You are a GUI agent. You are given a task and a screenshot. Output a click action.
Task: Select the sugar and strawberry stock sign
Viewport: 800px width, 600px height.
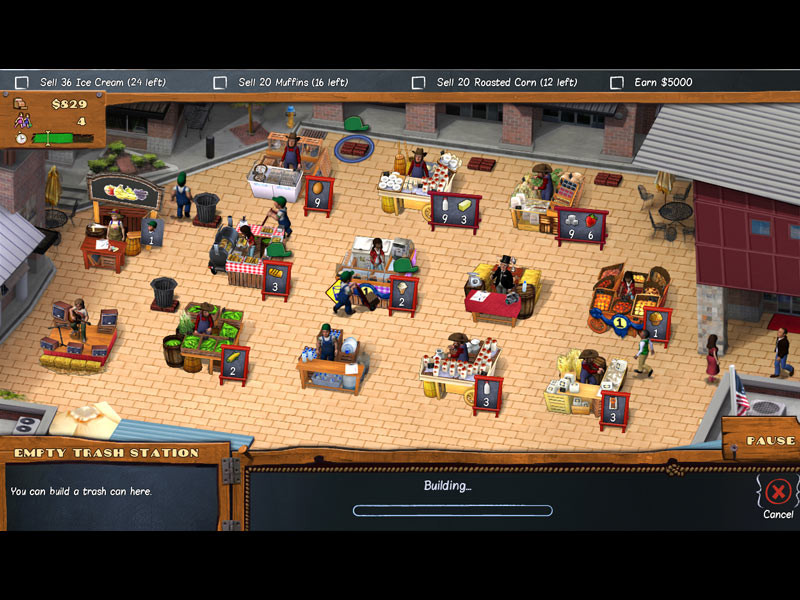[581, 227]
